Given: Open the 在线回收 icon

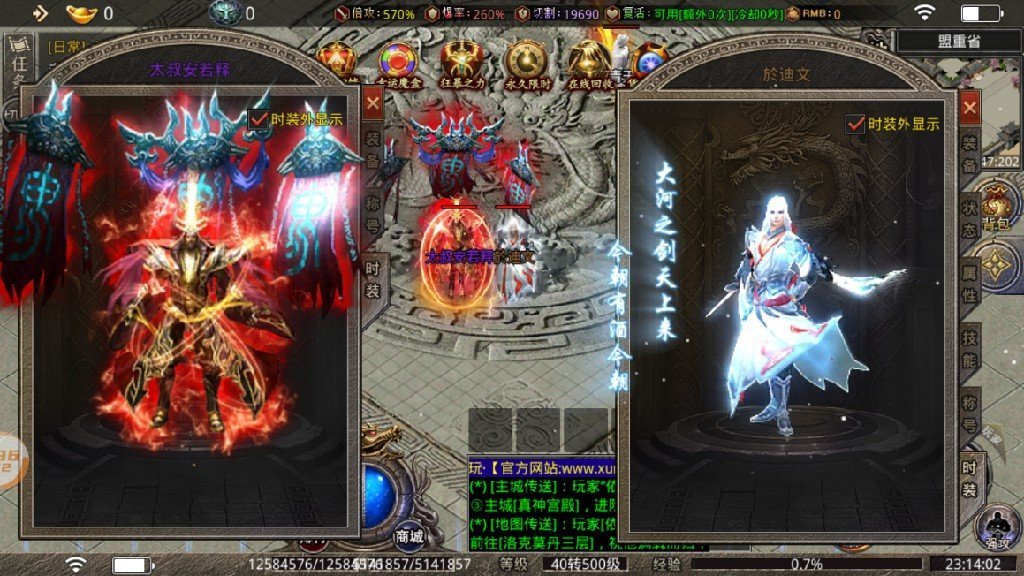Looking at the screenshot, I should [x=587, y=62].
